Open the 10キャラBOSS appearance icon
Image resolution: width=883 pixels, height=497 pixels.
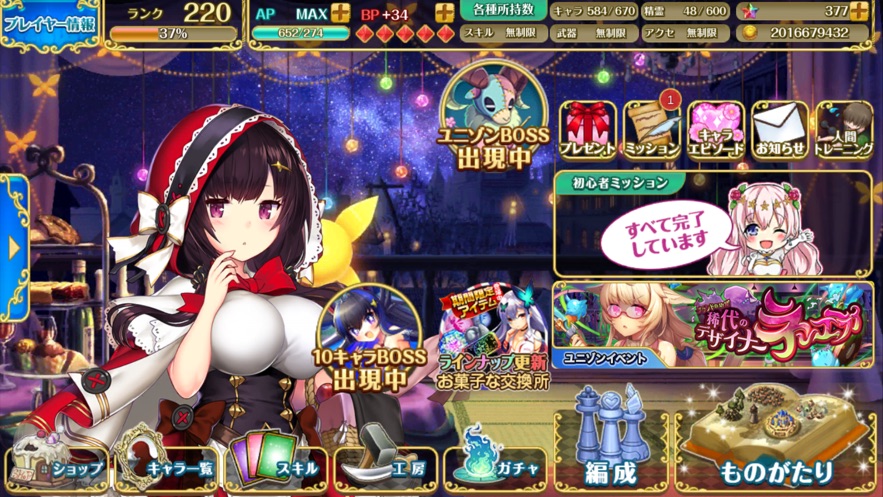point(366,340)
